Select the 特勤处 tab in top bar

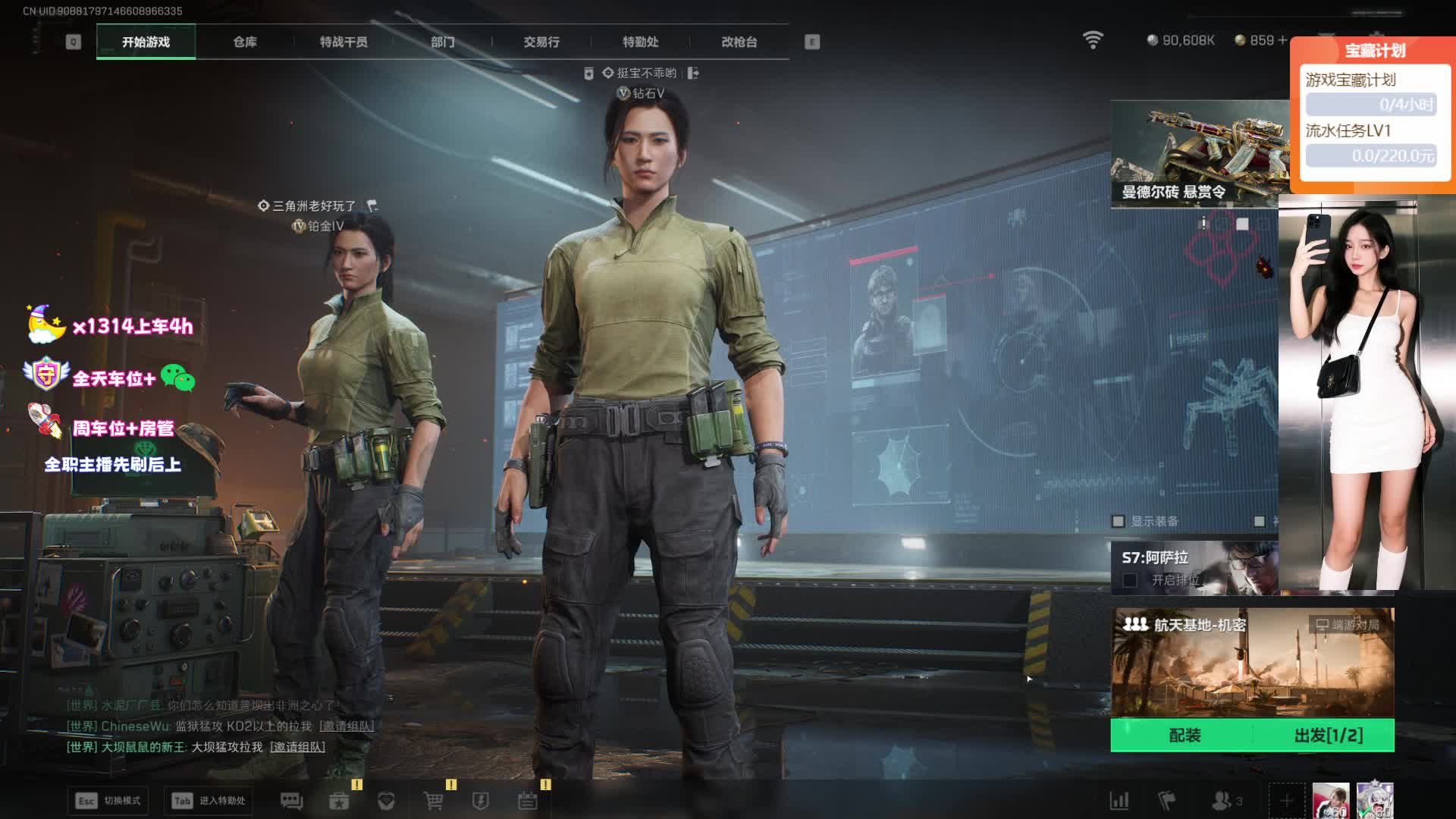tap(640, 42)
